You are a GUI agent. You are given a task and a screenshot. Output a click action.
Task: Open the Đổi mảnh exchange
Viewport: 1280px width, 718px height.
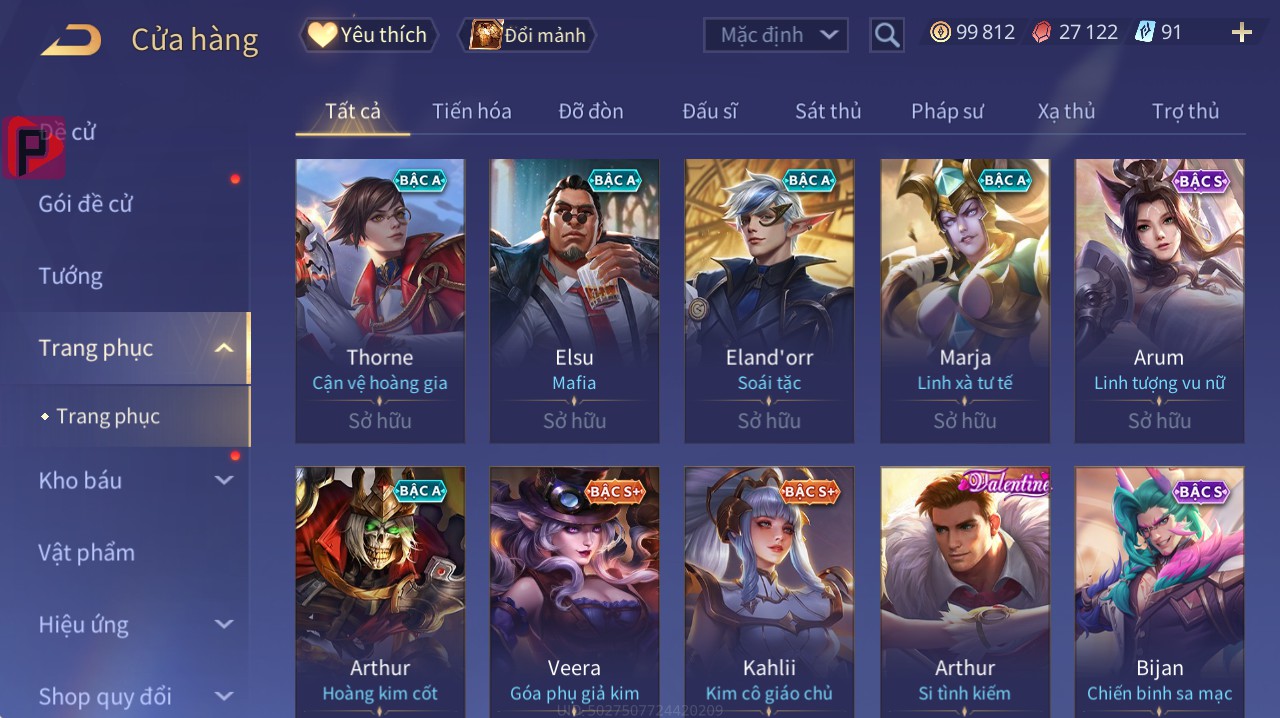click(528, 35)
